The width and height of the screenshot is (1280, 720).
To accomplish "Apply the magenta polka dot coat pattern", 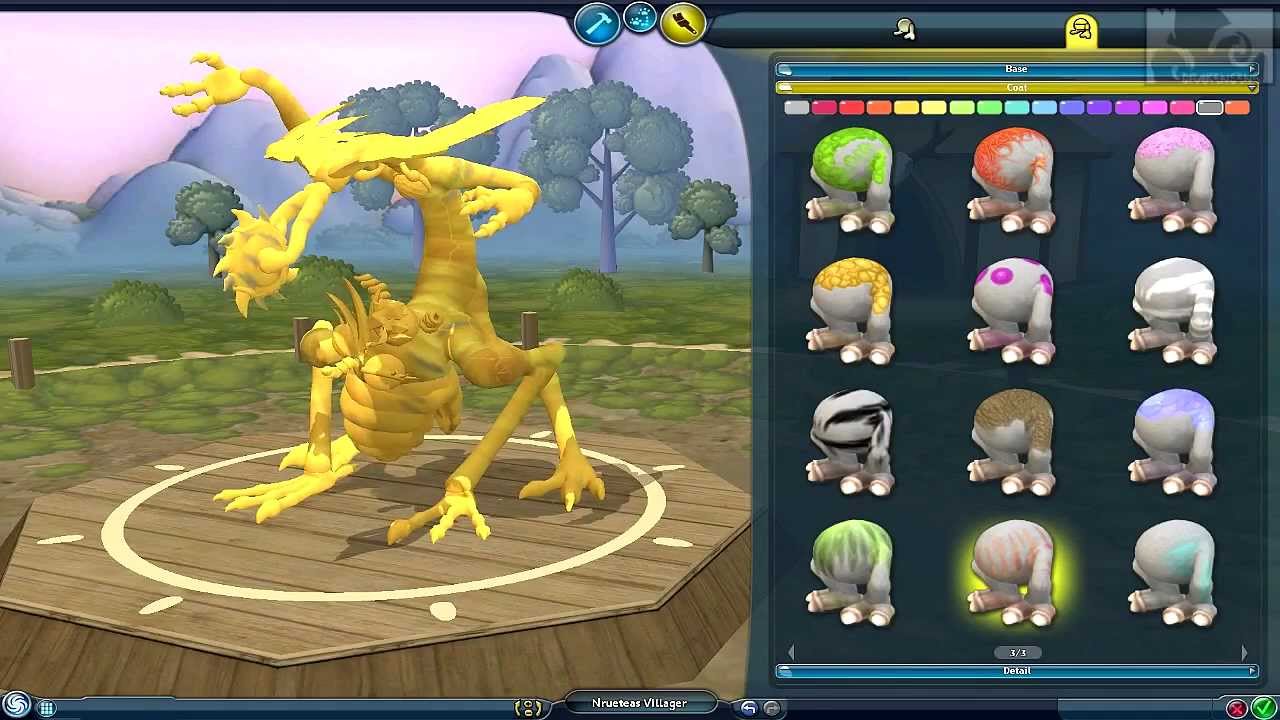I will point(1012,310).
